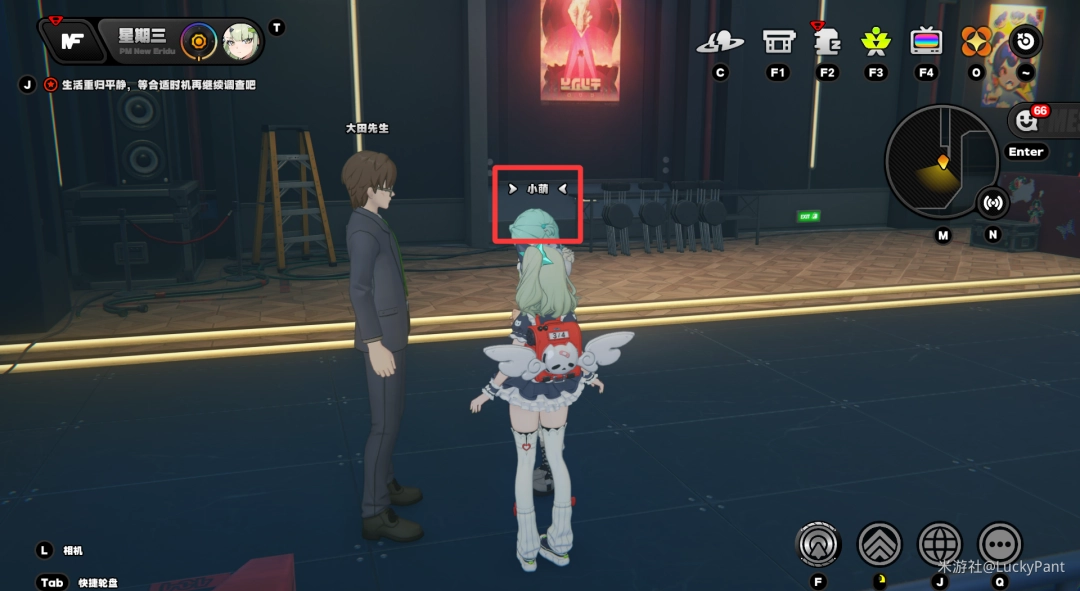The height and width of the screenshot is (591, 1080).
Task: Open the planet icon menu
Action: (720, 42)
